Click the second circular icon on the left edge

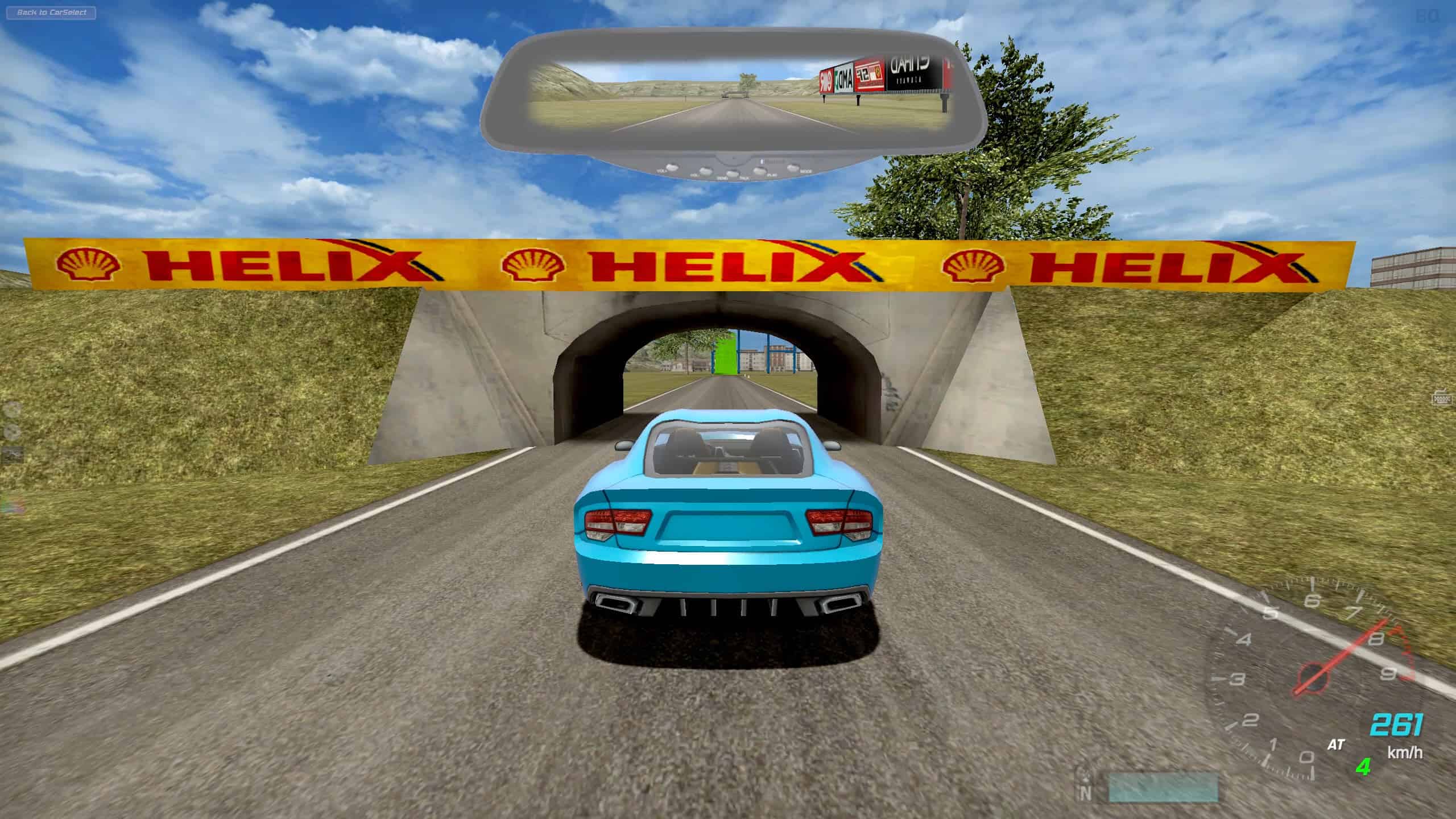[11, 431]
